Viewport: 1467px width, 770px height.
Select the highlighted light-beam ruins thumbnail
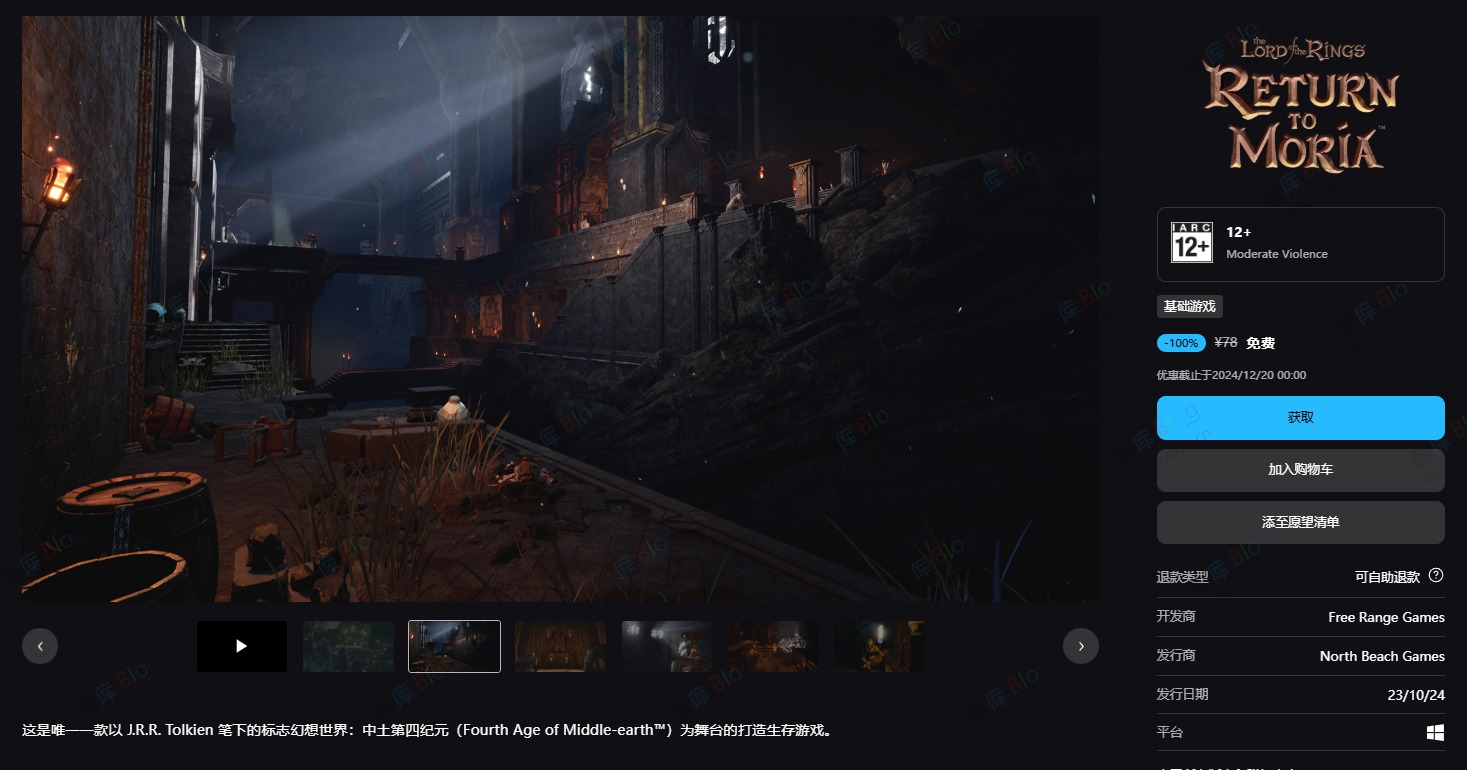point(454,646)
